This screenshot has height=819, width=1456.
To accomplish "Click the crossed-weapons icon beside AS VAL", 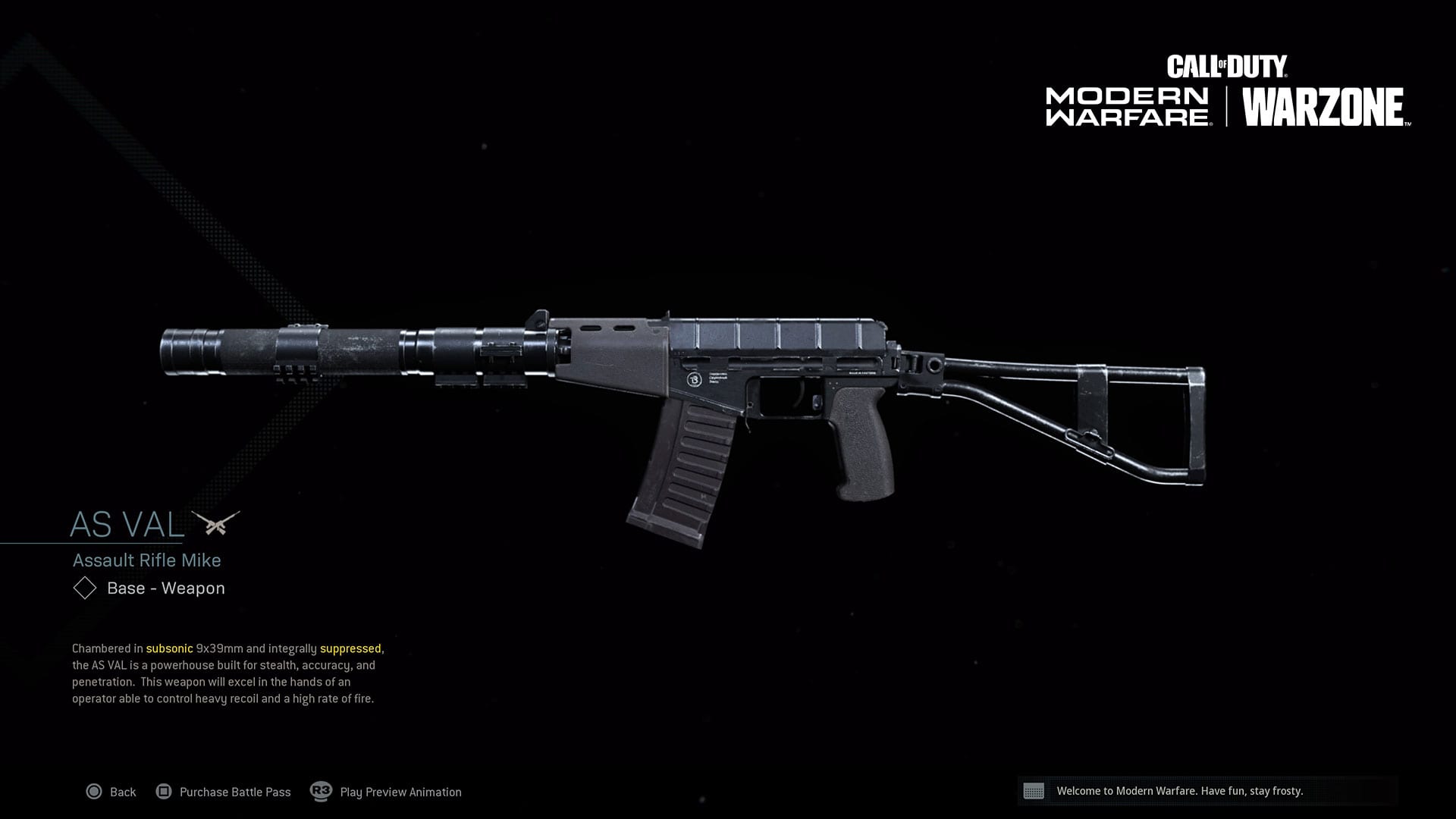I will pos(216,522).
